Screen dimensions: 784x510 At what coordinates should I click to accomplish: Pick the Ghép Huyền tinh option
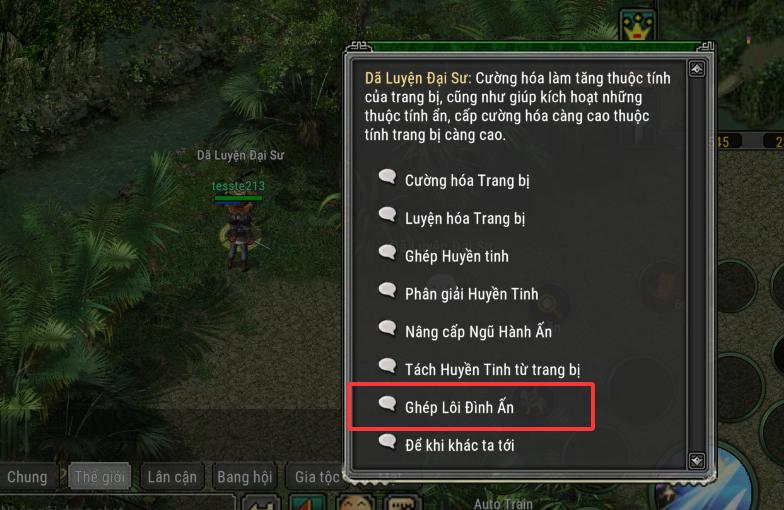click(x=456, y=256)
